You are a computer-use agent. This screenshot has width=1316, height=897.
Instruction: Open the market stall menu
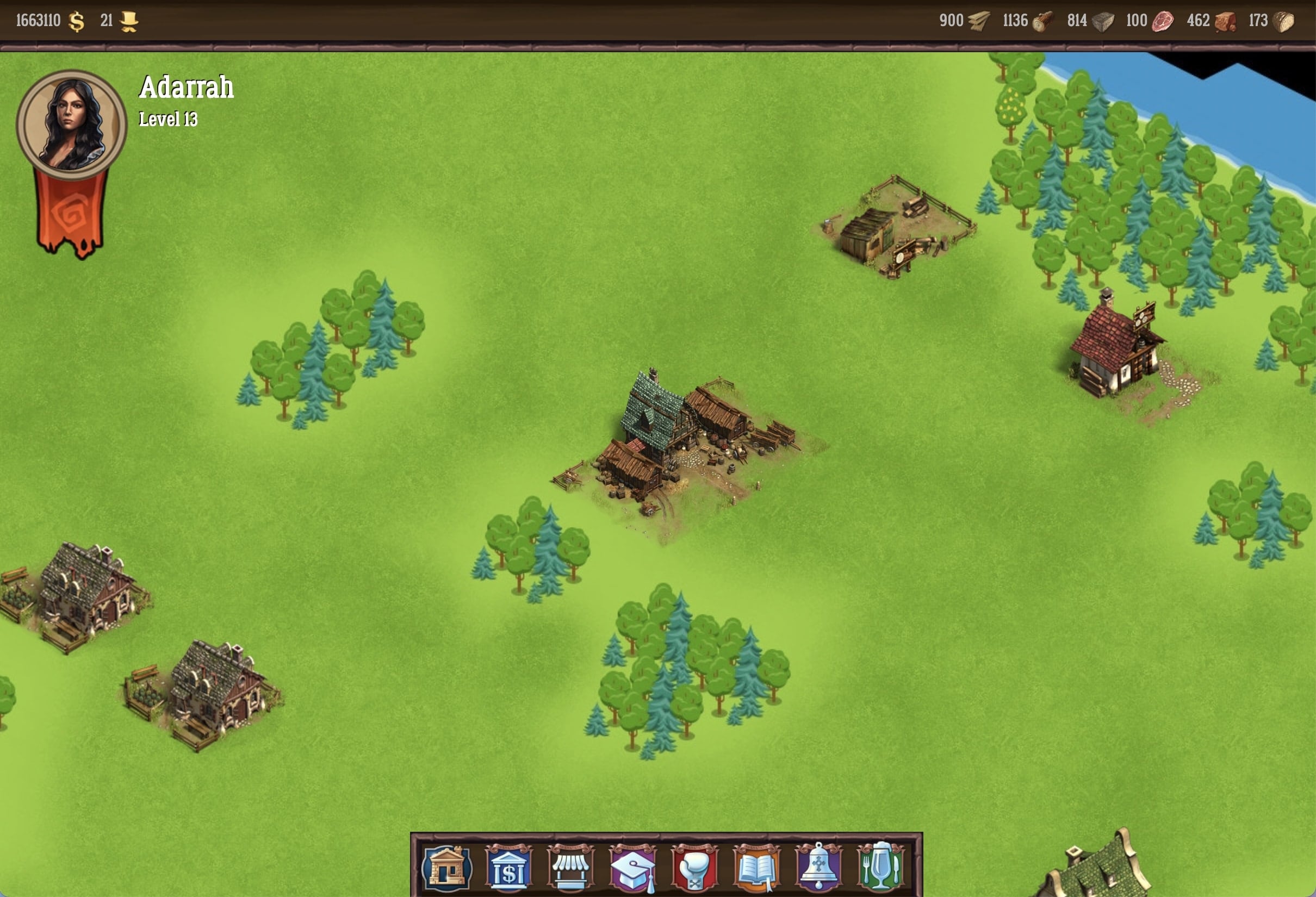point(571,867)
